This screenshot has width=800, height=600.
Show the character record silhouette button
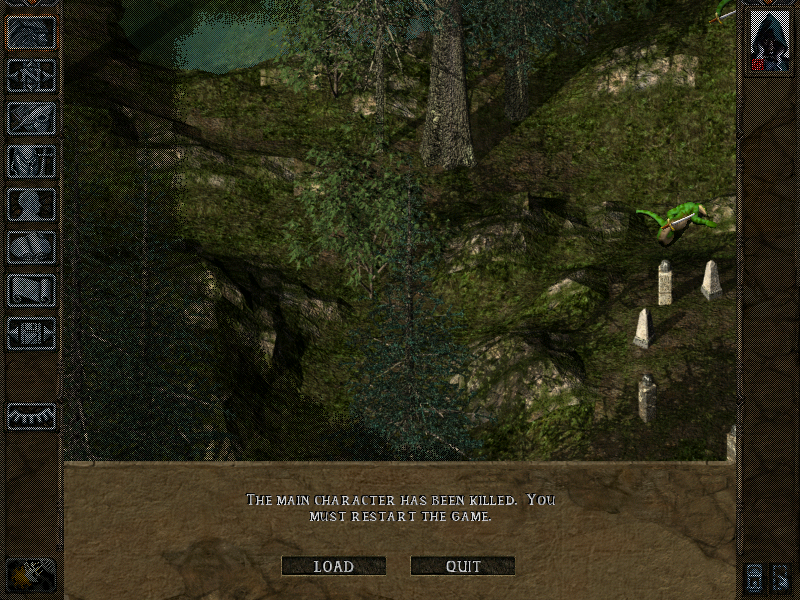click(31, 204)
